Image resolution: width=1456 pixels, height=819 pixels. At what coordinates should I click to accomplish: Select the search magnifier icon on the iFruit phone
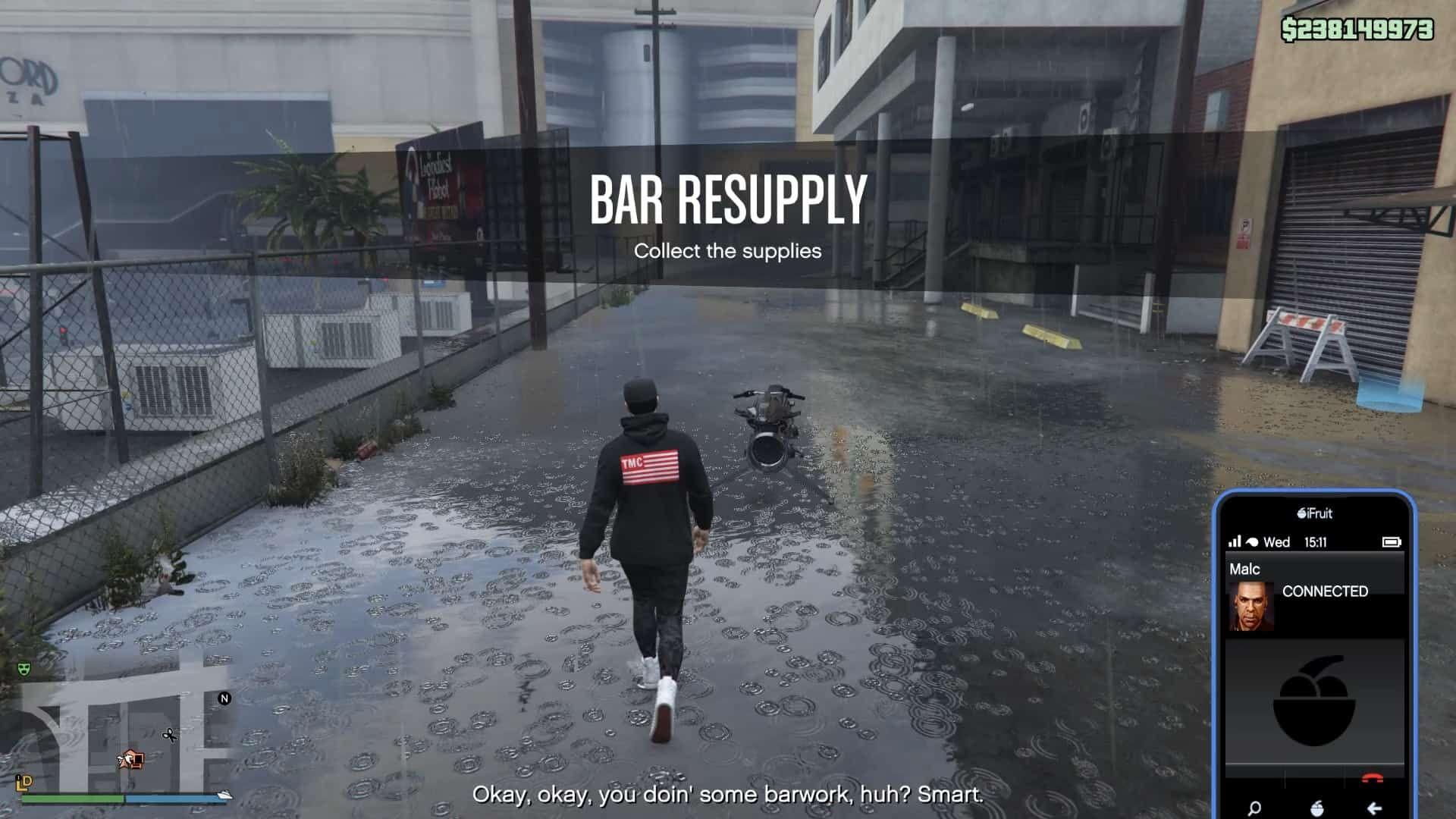click(1255, 808)
